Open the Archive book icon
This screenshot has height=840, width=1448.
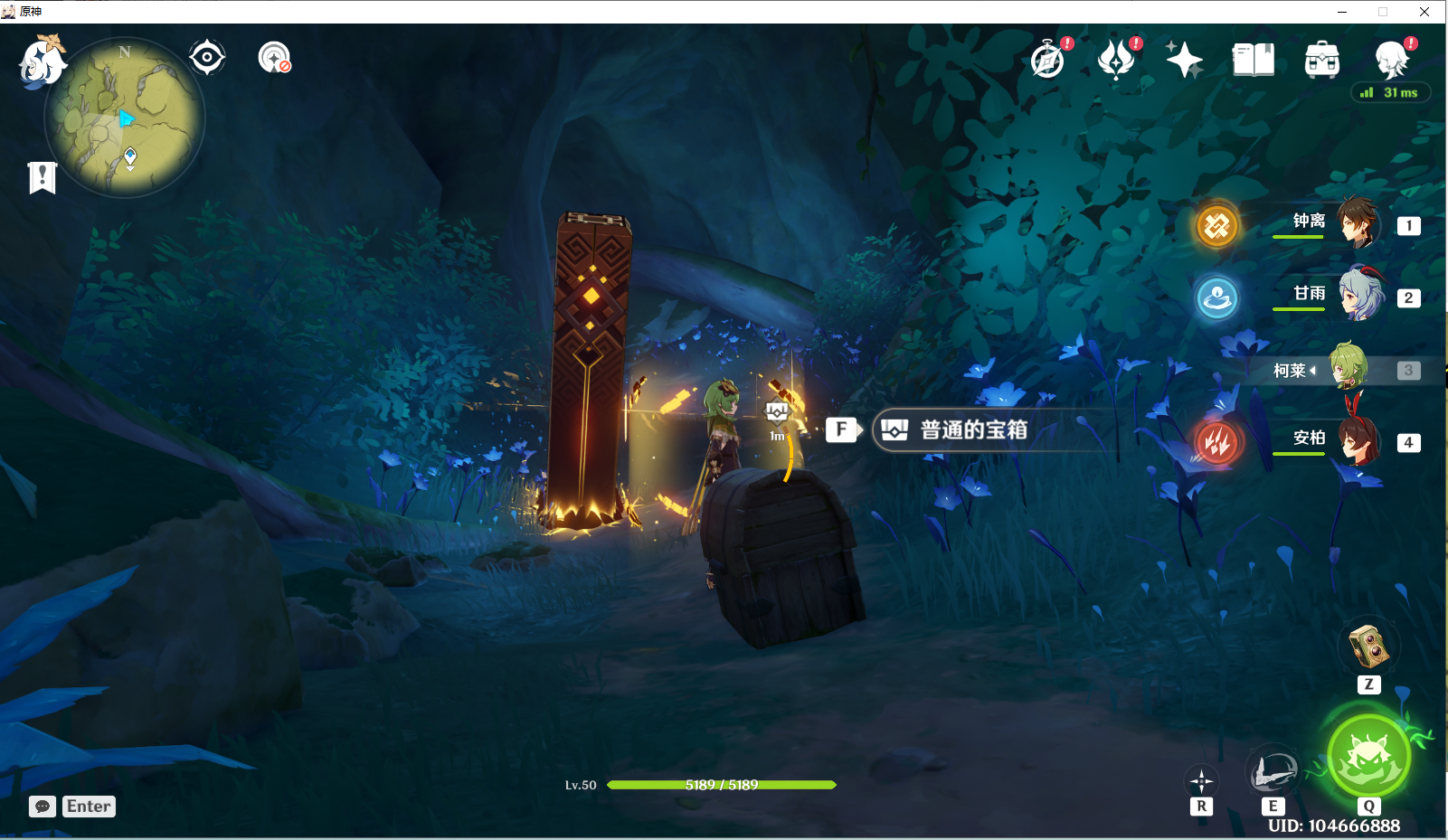pos(1254,58)
